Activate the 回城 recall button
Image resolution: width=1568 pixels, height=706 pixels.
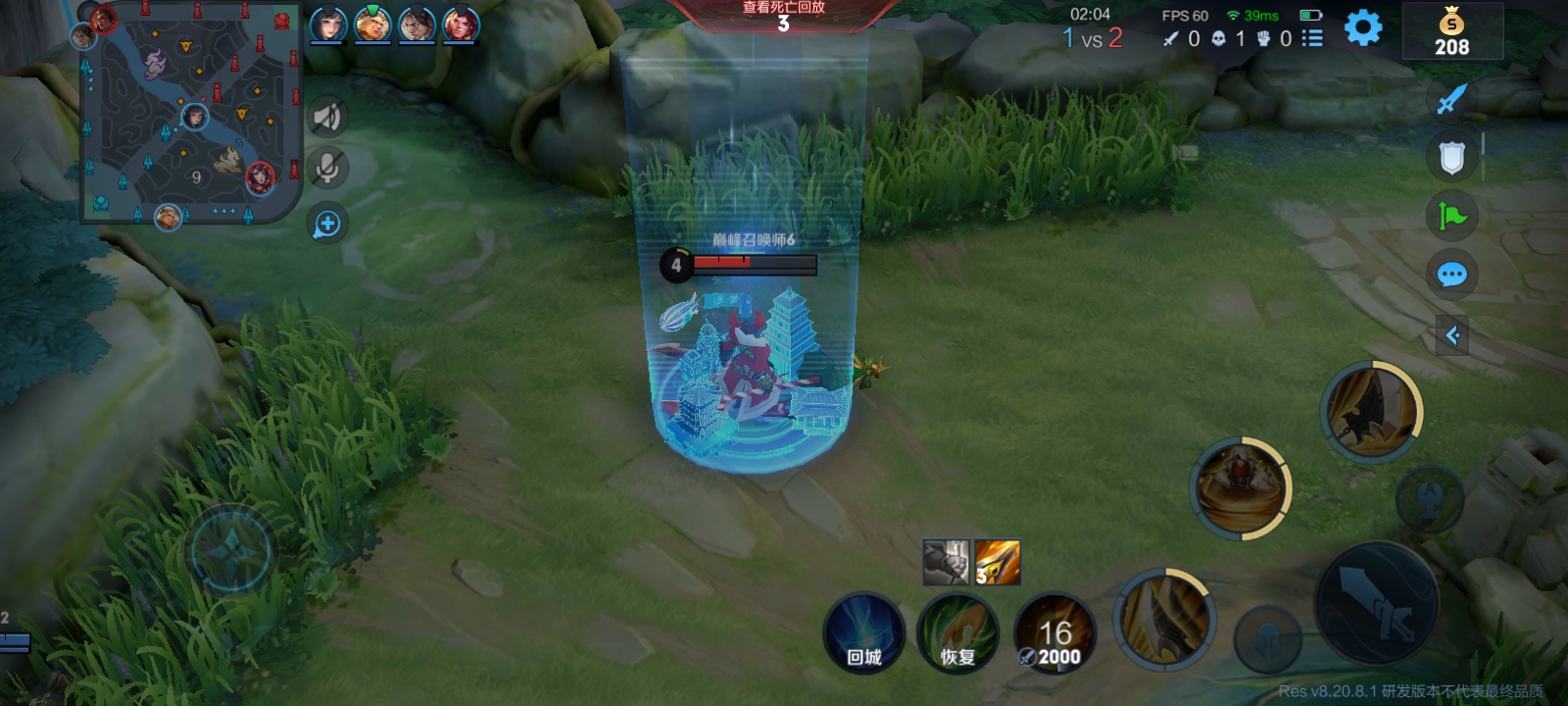[x=863, y=633]
